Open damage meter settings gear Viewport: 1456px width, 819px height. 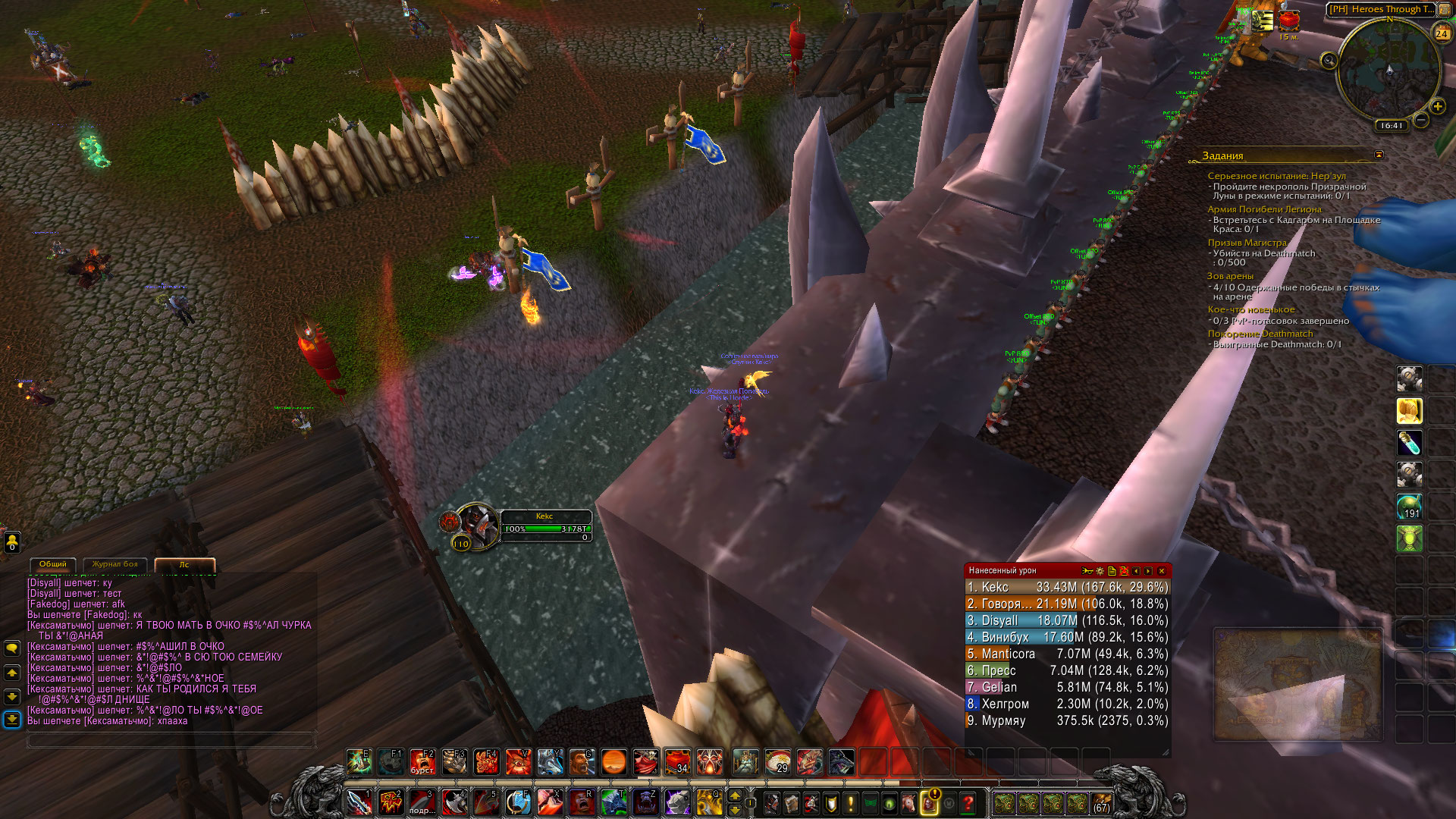[x=1100, y=571]
